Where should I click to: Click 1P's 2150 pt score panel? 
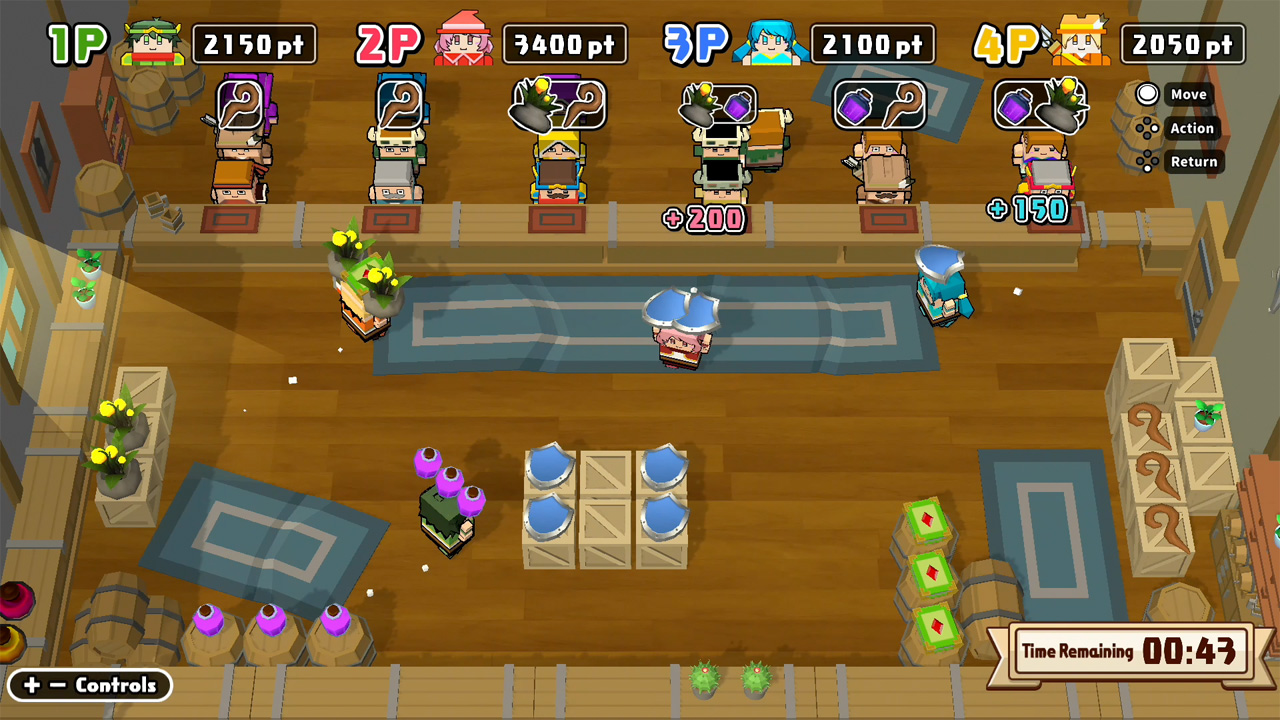(255, 43)
